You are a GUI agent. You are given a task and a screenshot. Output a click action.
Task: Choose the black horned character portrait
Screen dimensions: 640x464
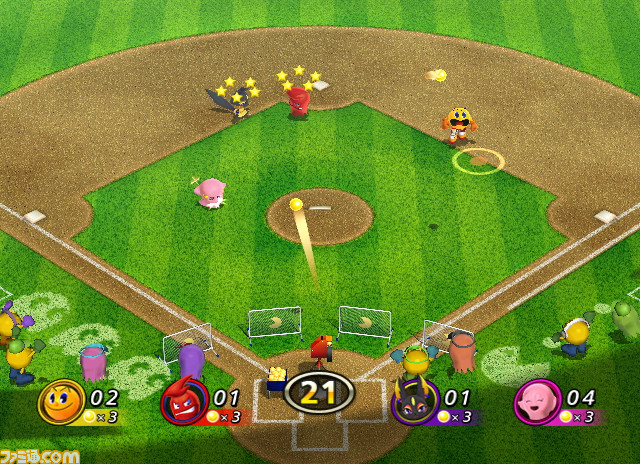(x=413, y=403)
